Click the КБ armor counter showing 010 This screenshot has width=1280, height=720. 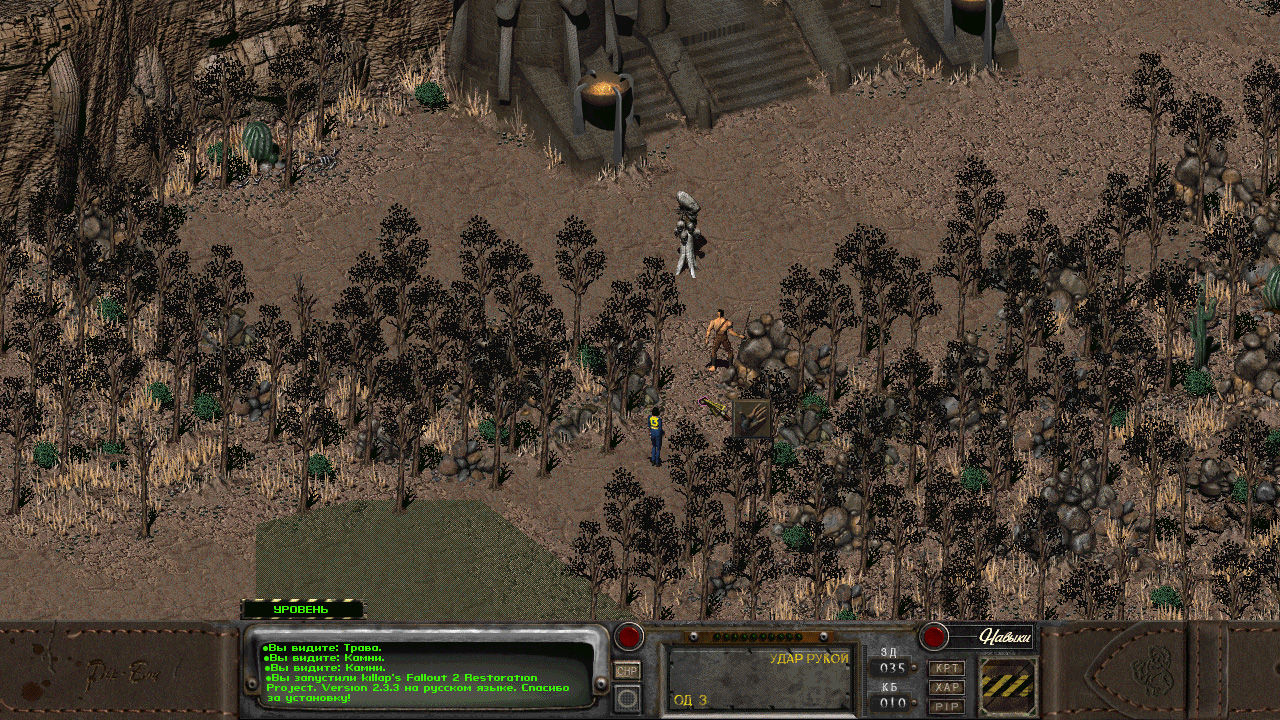[892, 701]
